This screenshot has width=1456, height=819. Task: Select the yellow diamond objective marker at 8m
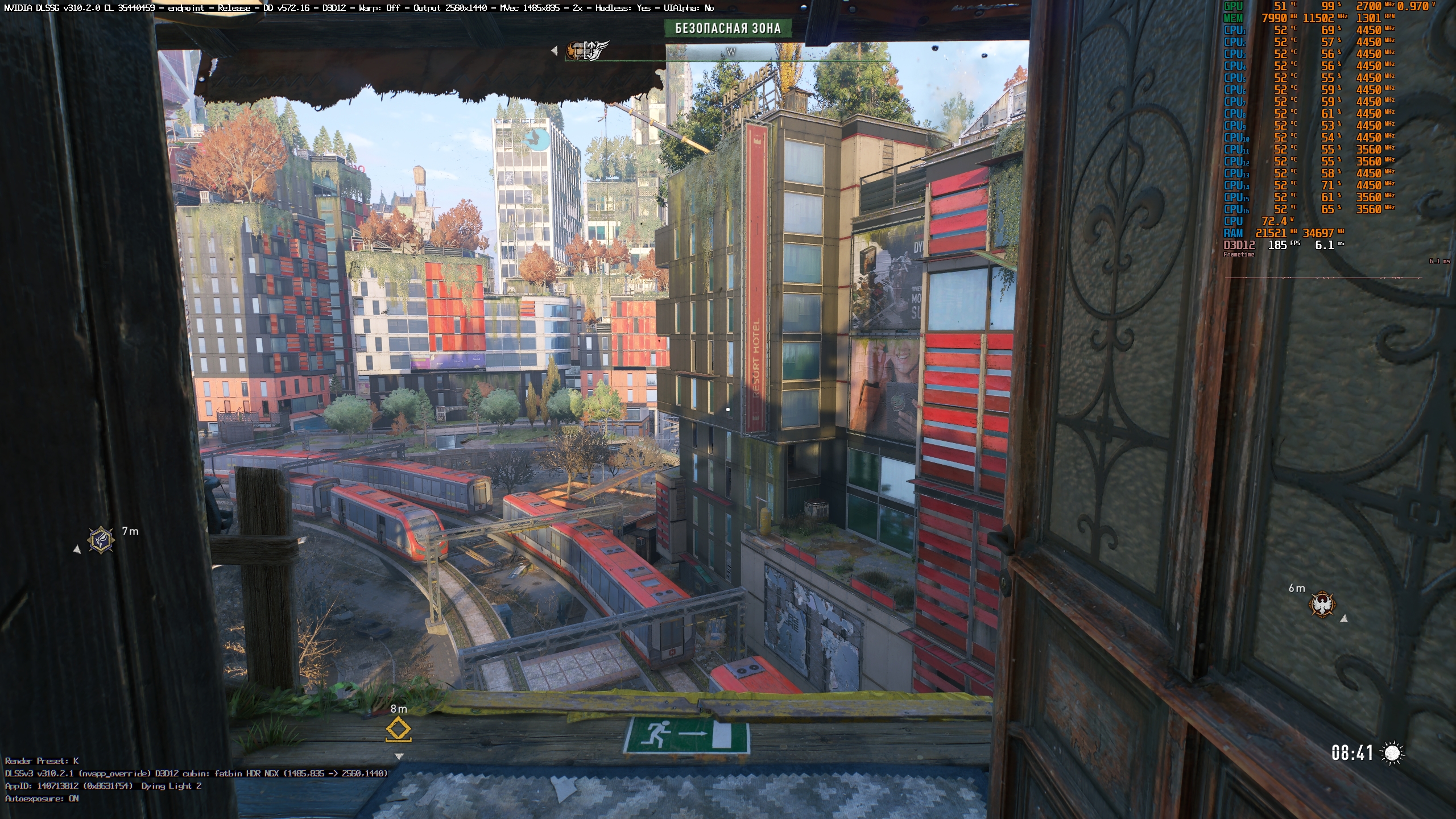point(398,729)
